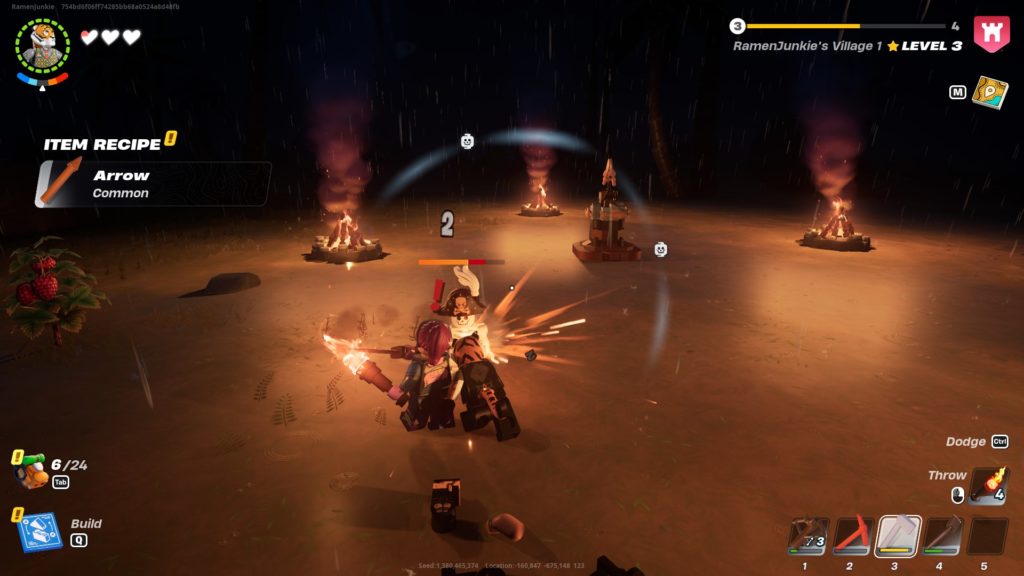This screenshot has height=576, width=1024.
Task: Select the highlighted axe in slot 3
Action: coord(898,536)
